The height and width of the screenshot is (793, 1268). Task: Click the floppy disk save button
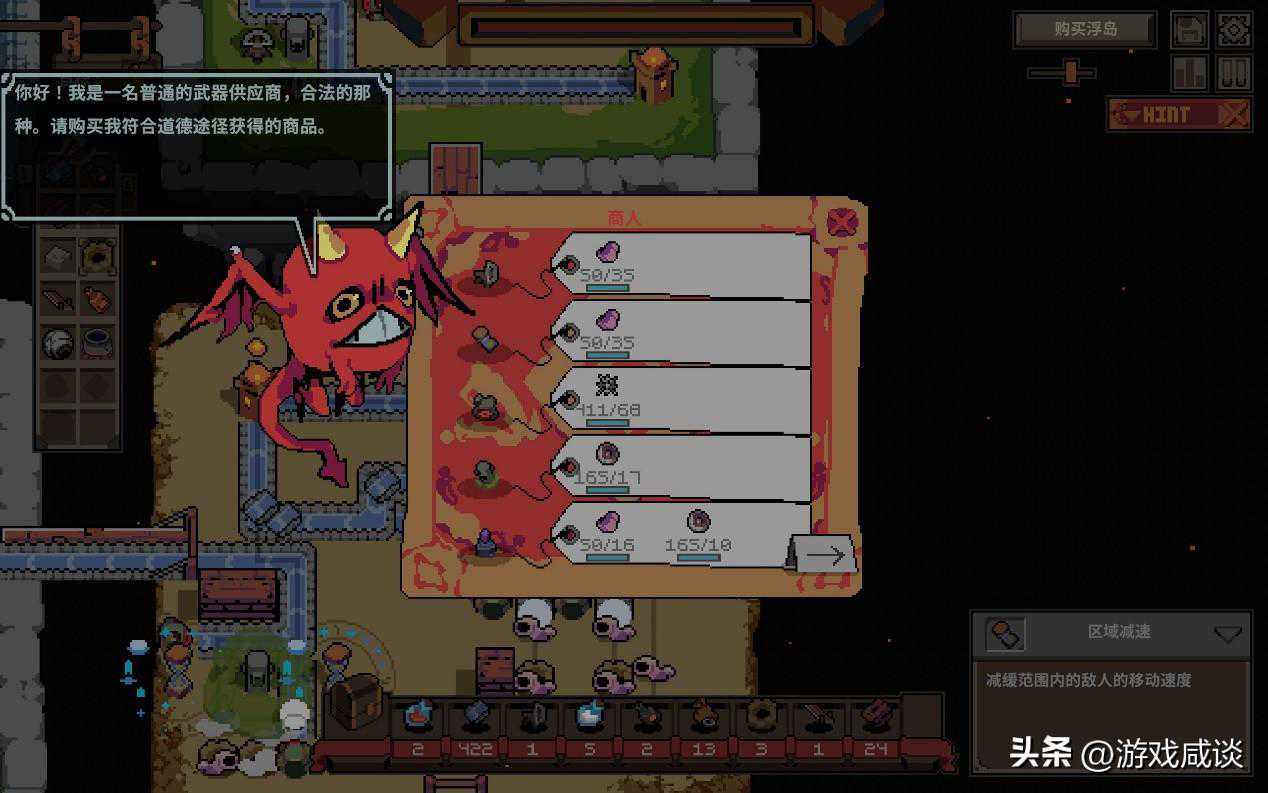1189,30
